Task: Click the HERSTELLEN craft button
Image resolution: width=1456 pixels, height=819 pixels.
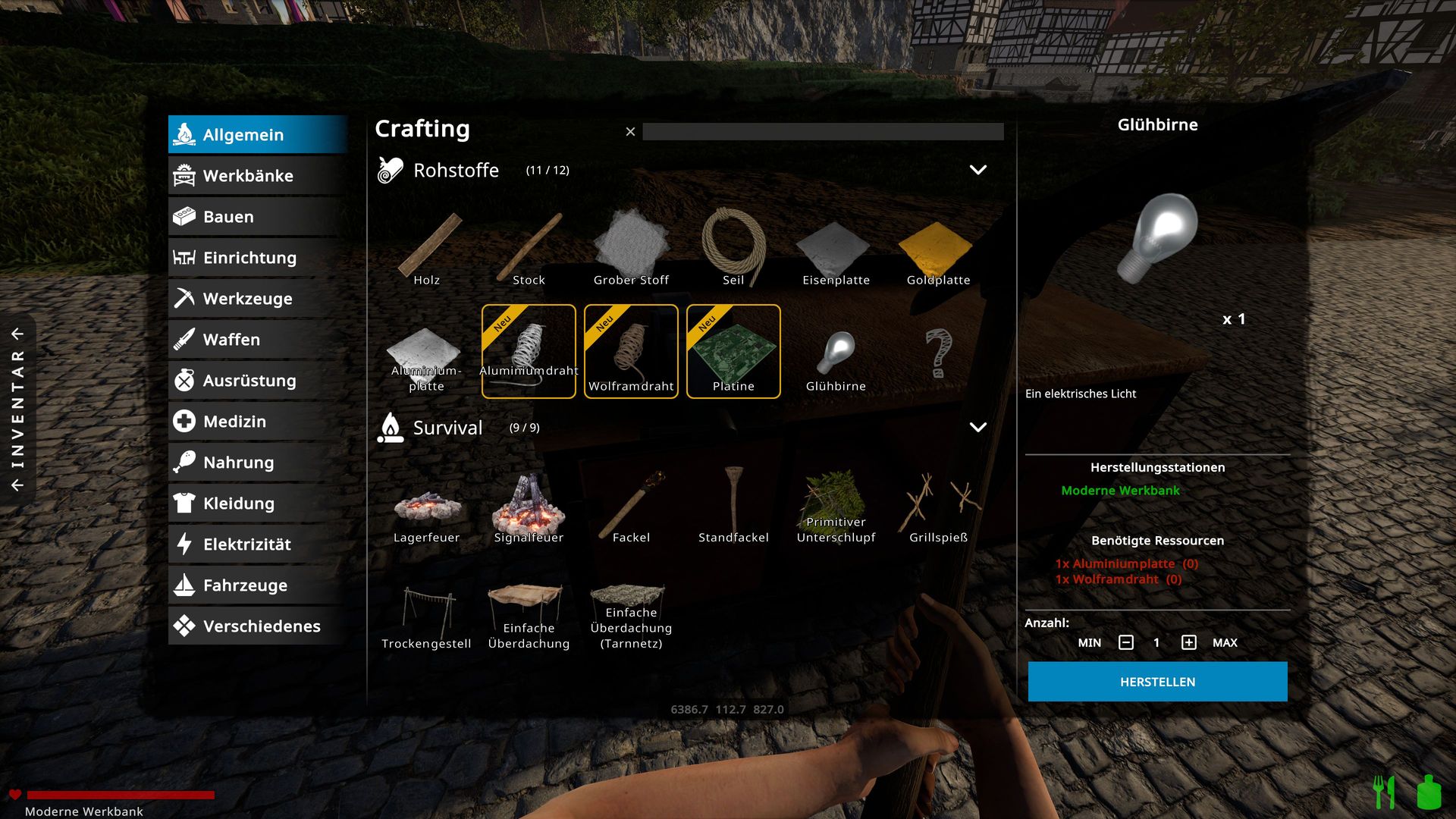Action: pyautogui.click(x=1157, y=682)
